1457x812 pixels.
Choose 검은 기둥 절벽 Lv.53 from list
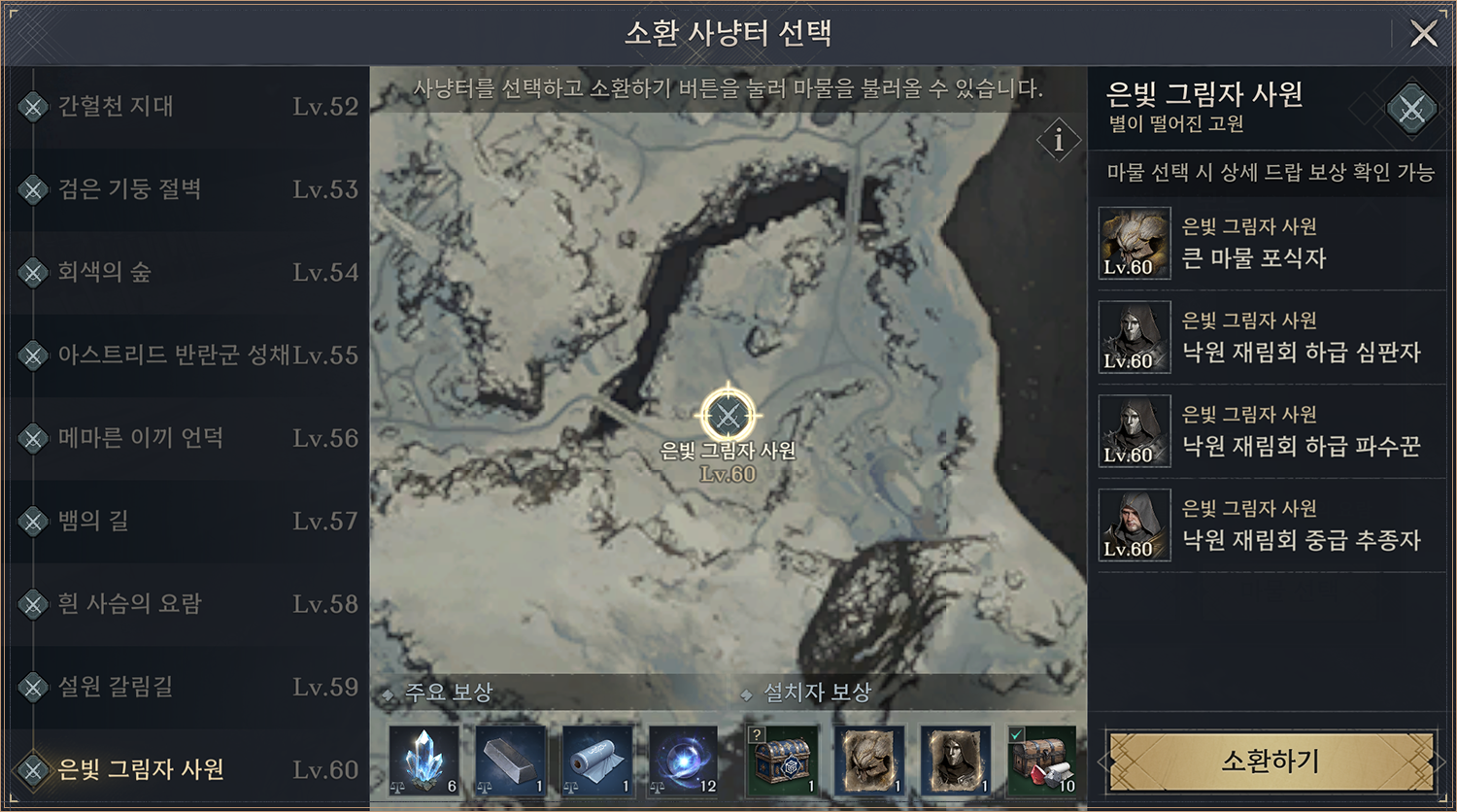click(185, 189)
